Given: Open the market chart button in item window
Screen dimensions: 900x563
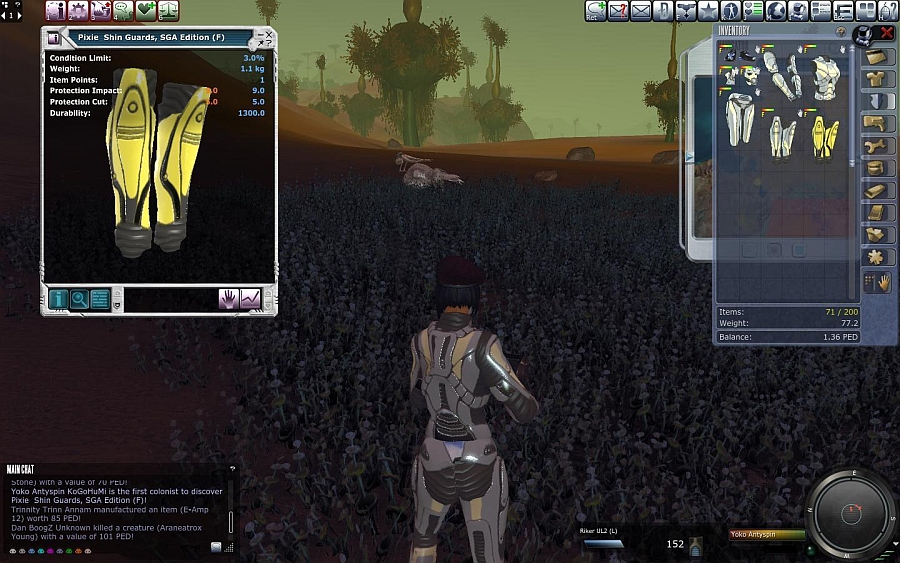Looking at the screenshot, I should coord(250,298).
